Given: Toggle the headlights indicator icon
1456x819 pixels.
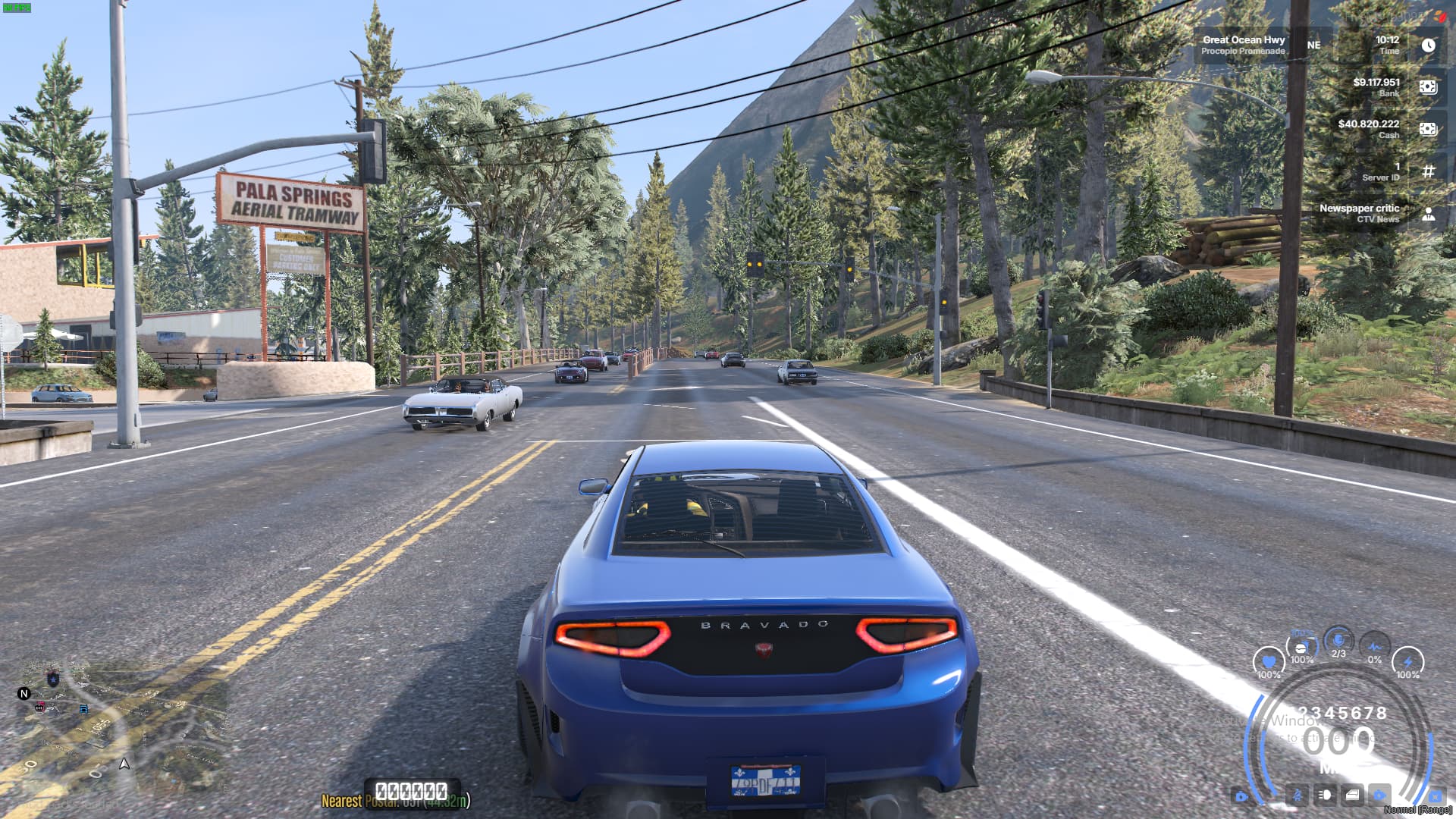Looking at the screenshot, I should point(1325,795).
